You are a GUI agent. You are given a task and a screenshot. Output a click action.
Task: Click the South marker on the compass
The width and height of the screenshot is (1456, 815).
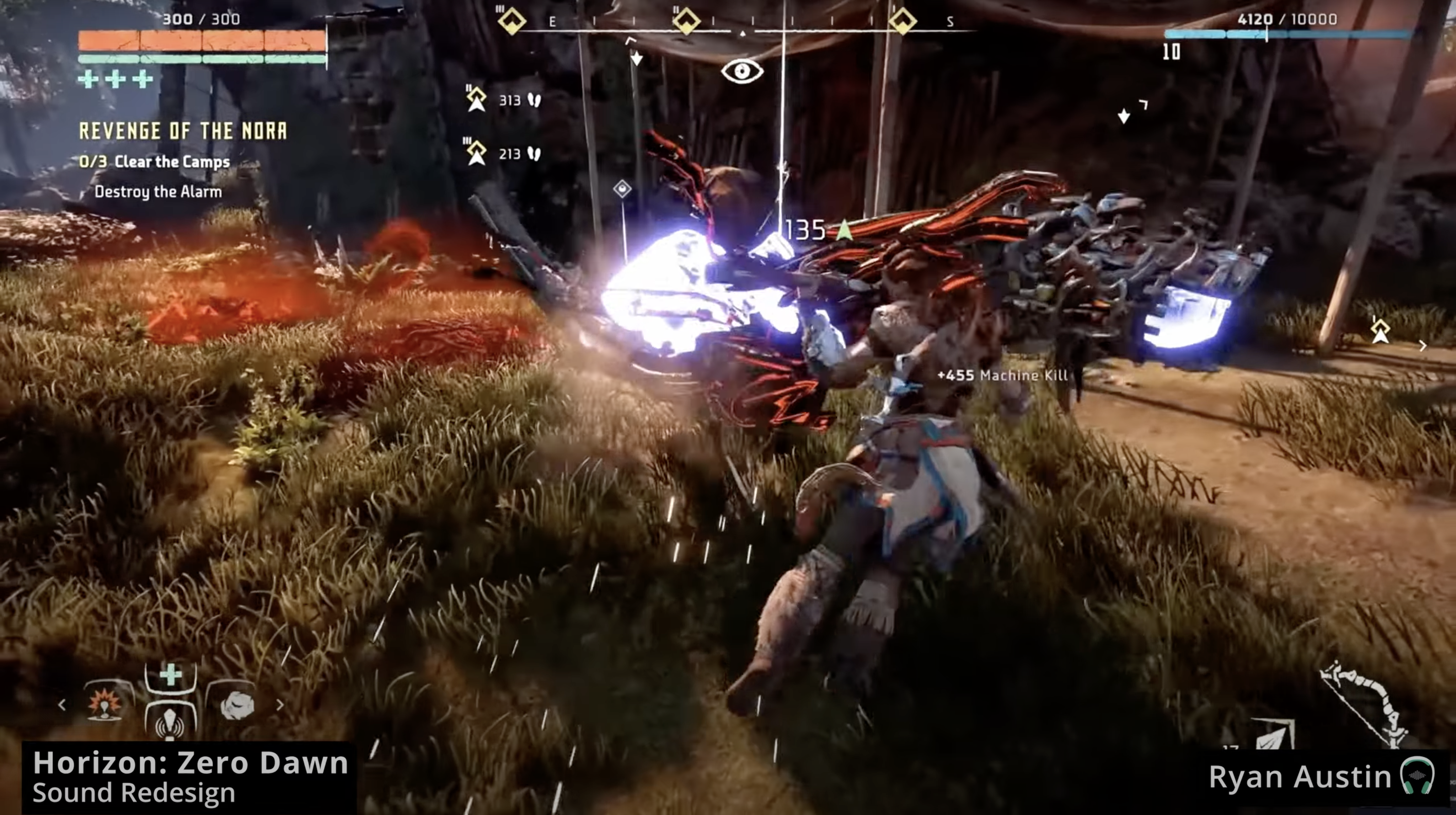coord(950,22)
